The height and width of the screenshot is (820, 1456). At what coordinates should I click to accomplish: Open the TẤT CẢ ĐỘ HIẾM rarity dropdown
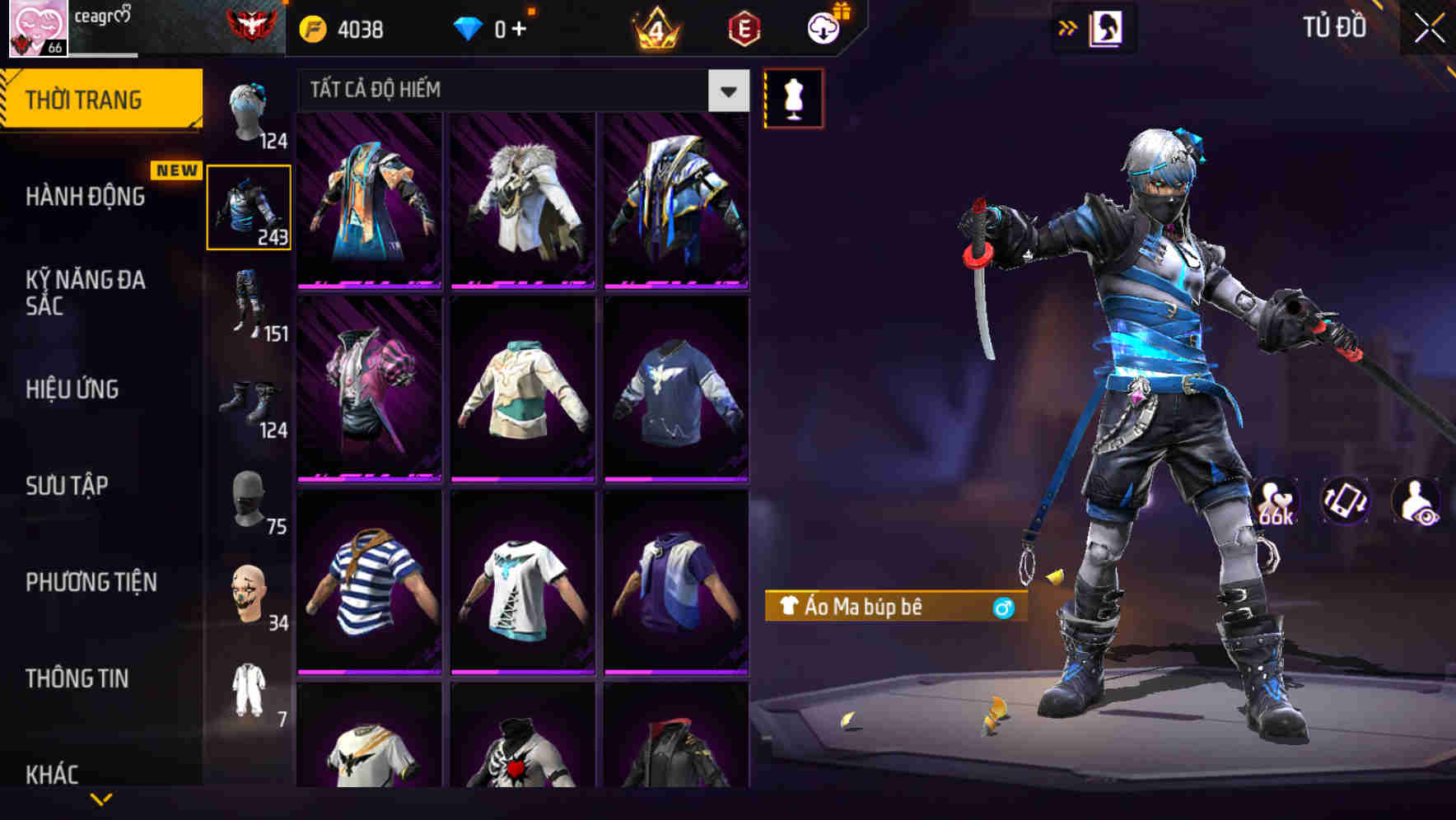519,91
